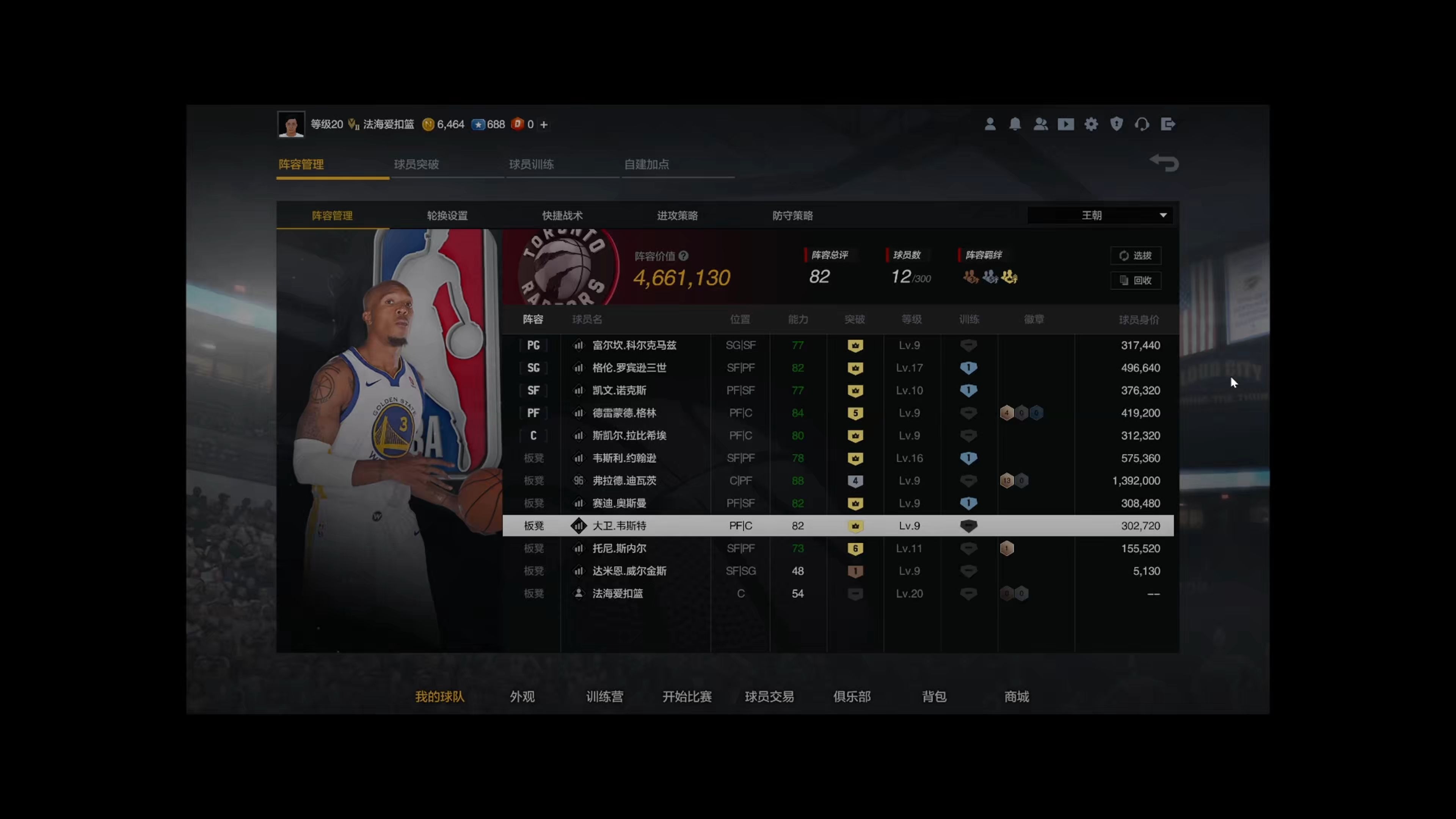The height and width of the screenshot is (819, 1456).
Task: Open the 王朝 dropdown
Action: [x=1099, y=215]
